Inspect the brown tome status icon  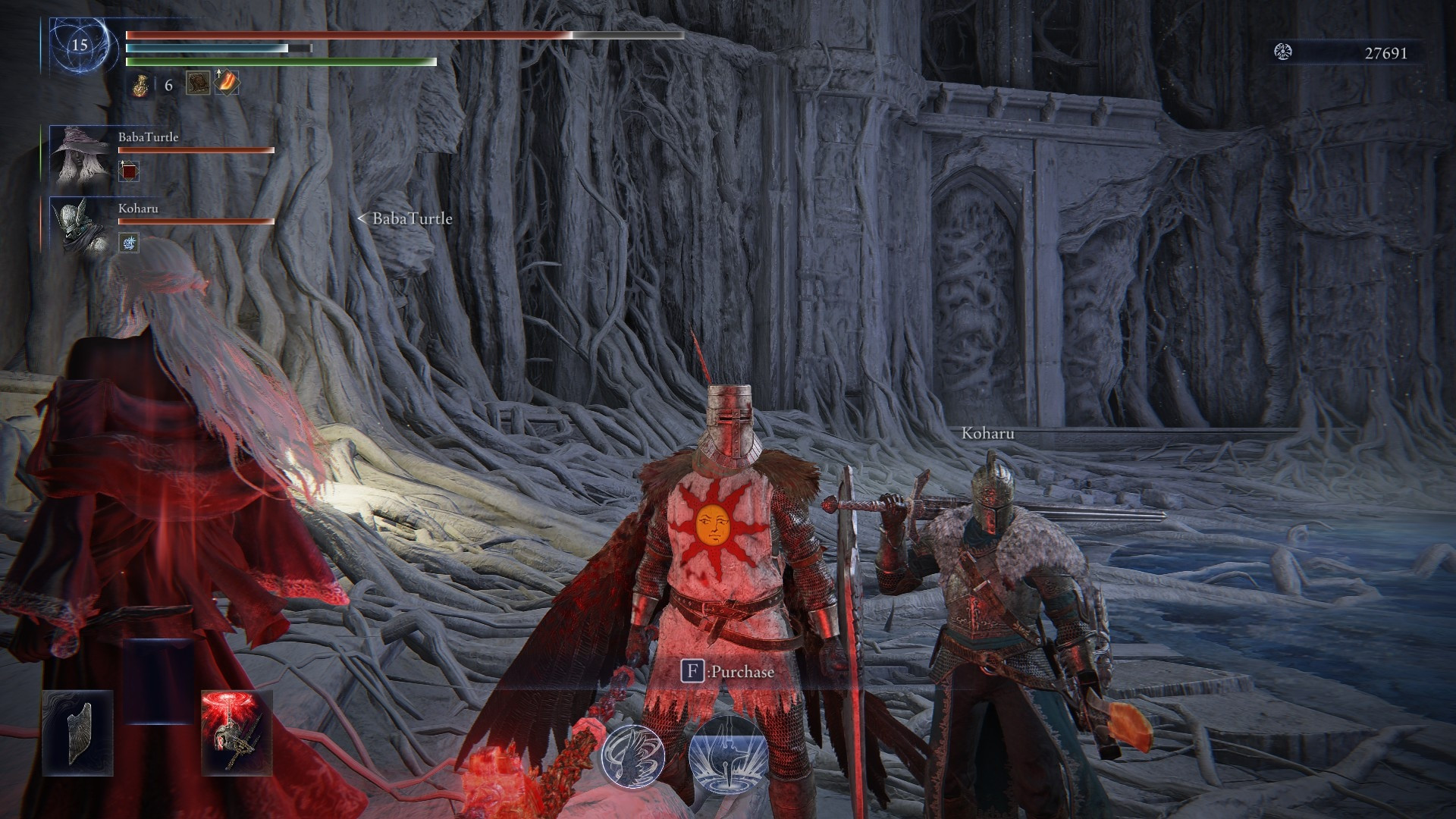198,83
